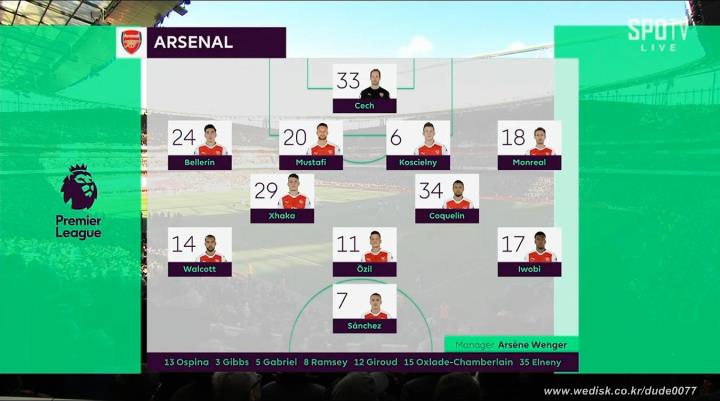Pick Walcott's number 14 card

click(x=200, y=252)
